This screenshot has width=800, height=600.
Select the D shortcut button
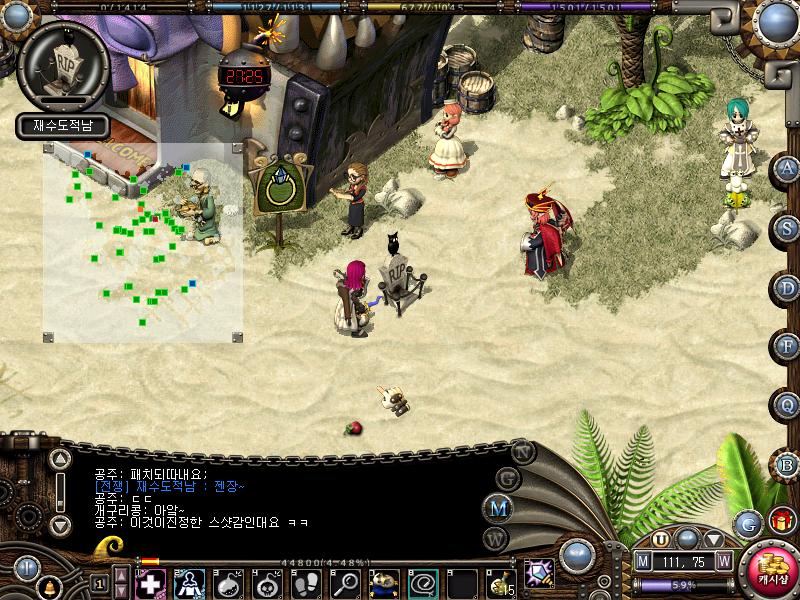coord(787,288)
